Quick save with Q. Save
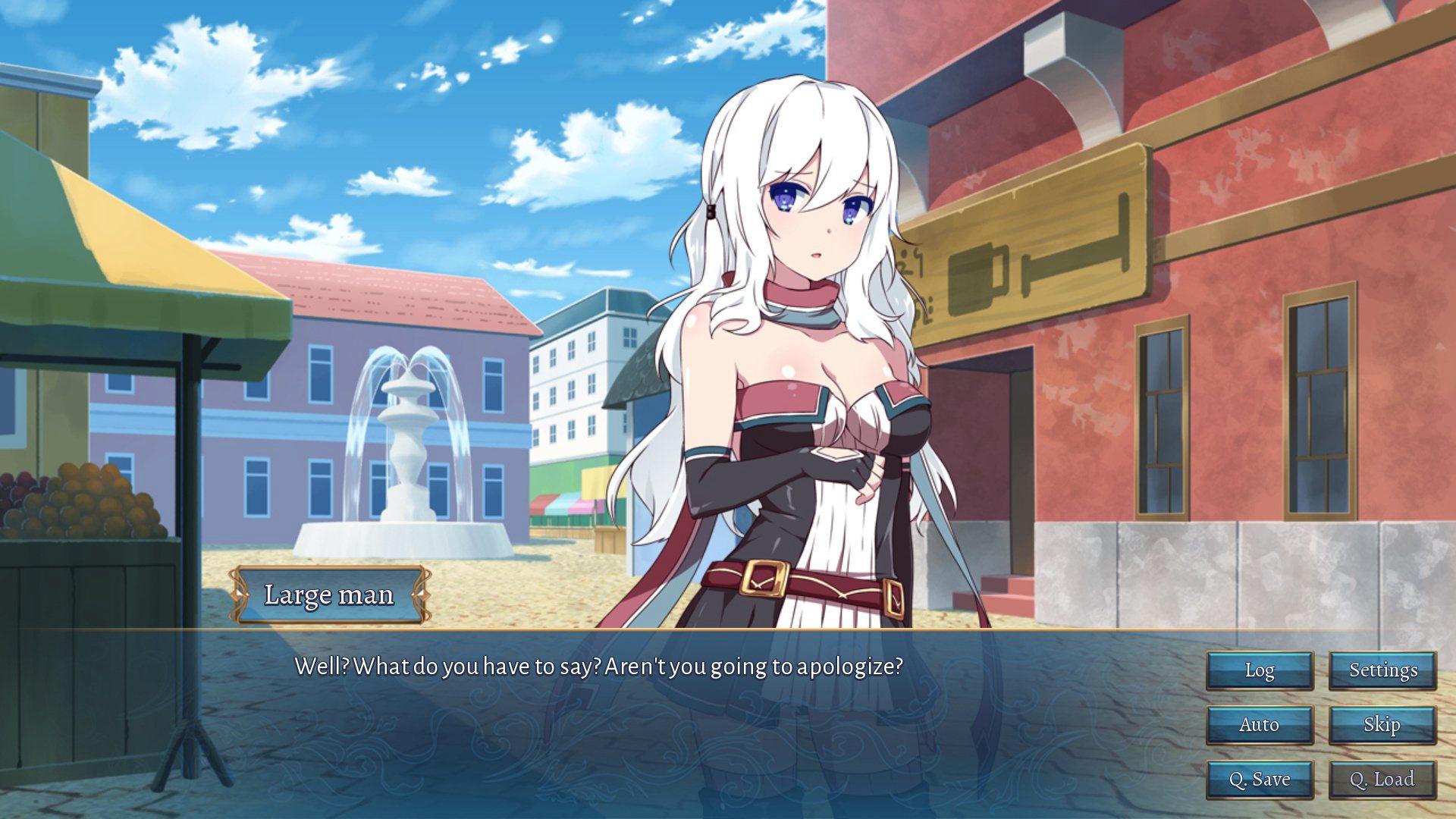This screenshot has width=1456, height=819. coord(1260,780)
